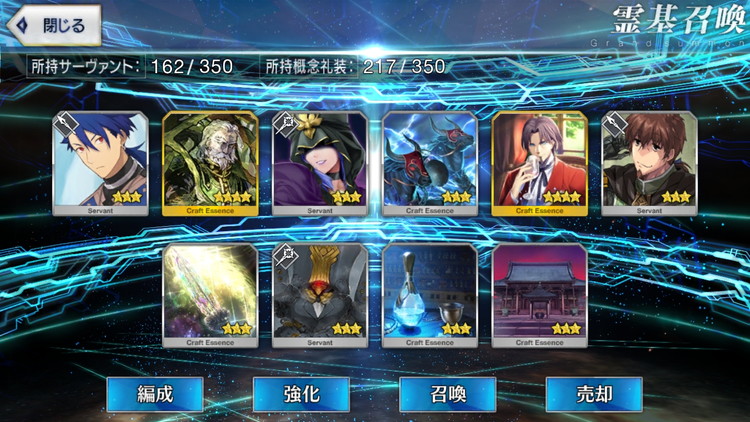The image size is (750, 422).
Task: Open the 編成 formation menu
Action: (155, 394)
